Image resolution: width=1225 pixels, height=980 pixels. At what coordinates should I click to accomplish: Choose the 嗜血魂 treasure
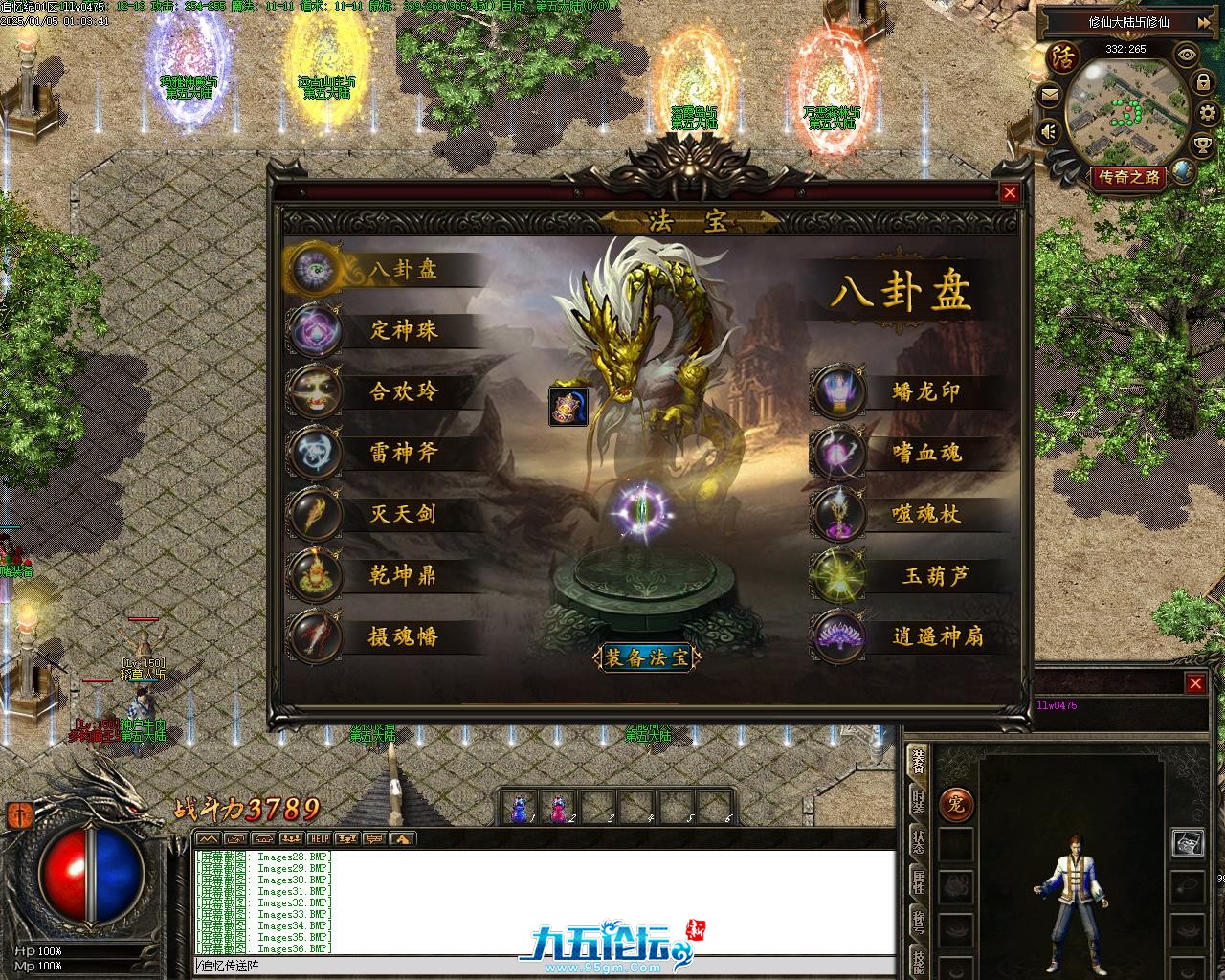(924, 453)
